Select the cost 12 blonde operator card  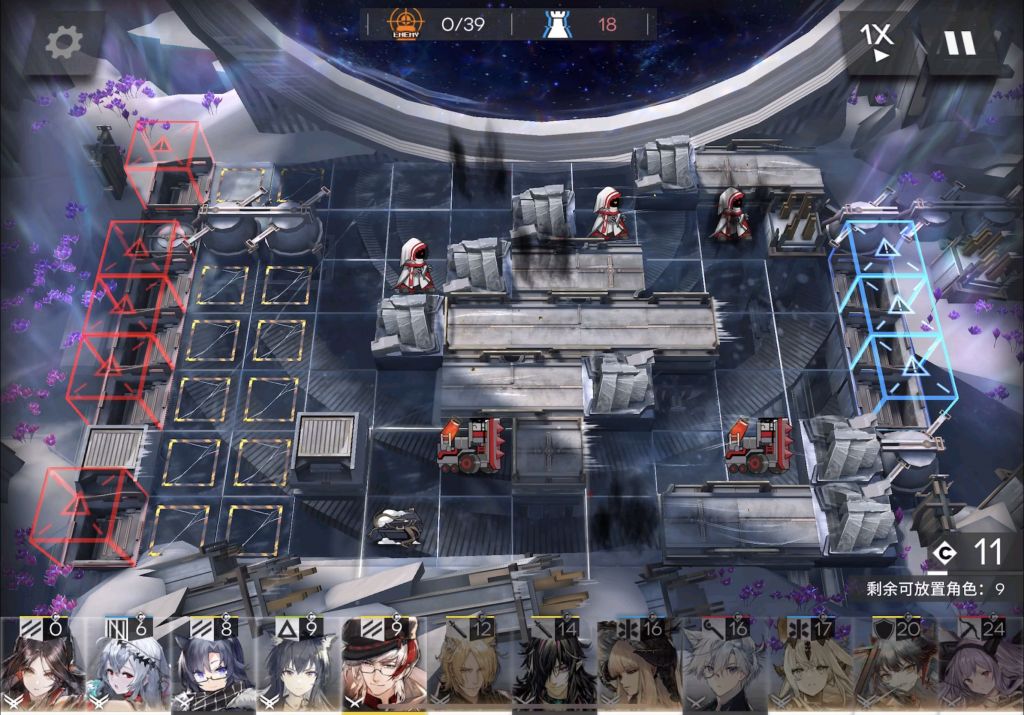click(469, 664)
